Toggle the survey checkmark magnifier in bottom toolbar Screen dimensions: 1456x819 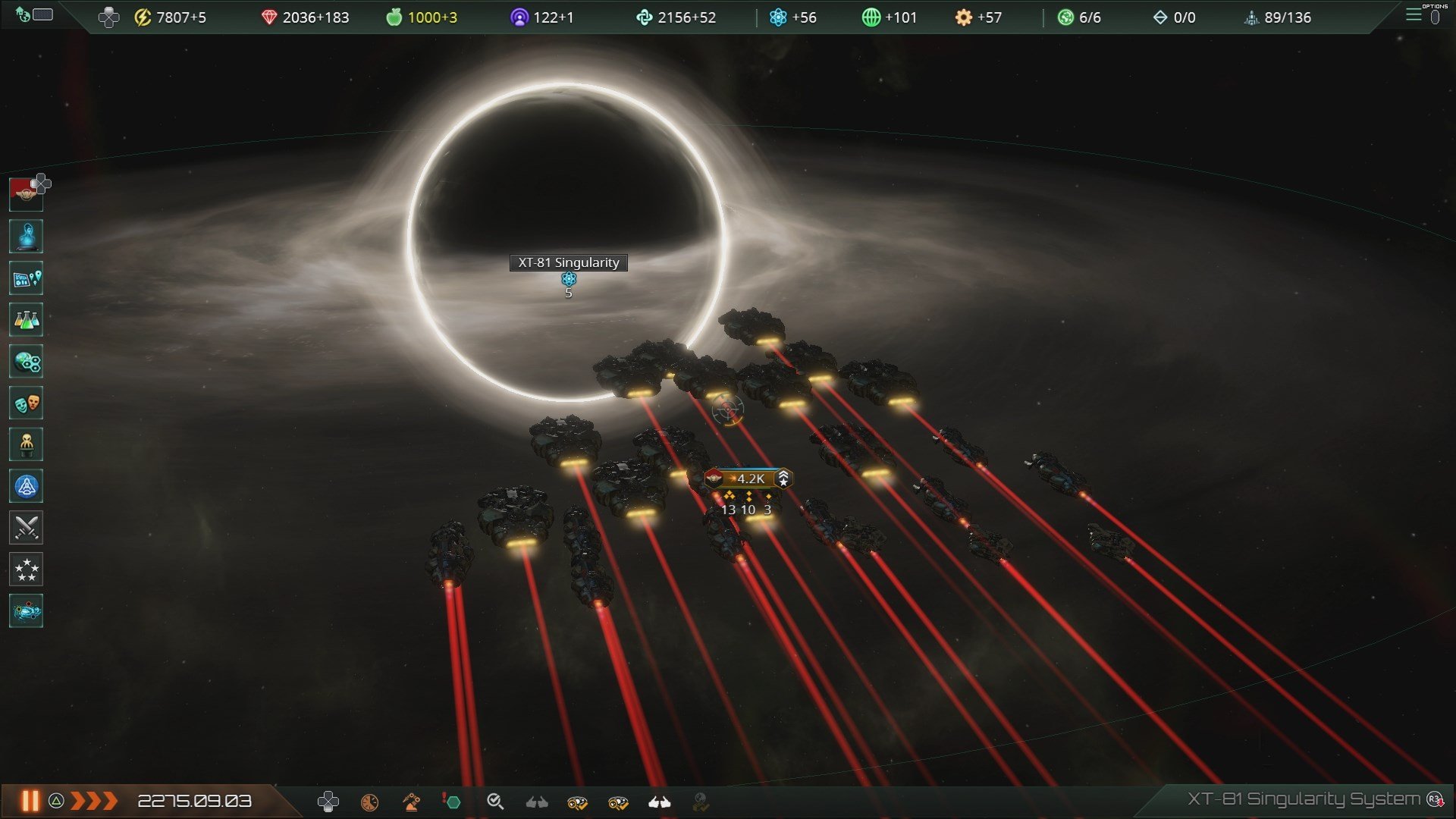496,802
